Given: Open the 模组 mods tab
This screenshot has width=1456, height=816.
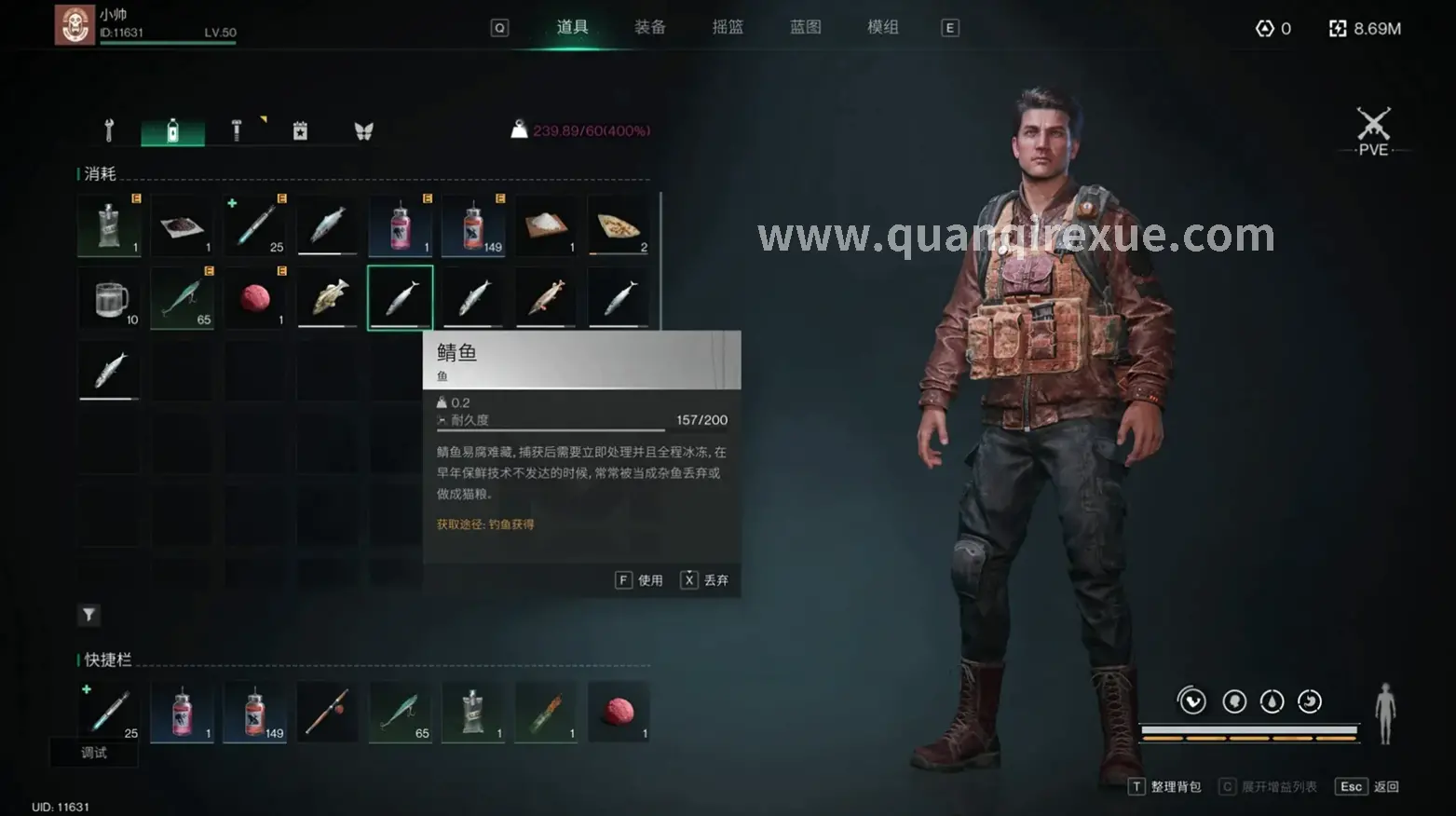Looking at the screenshot, I should pyautogui.click(x=882, y=27).
